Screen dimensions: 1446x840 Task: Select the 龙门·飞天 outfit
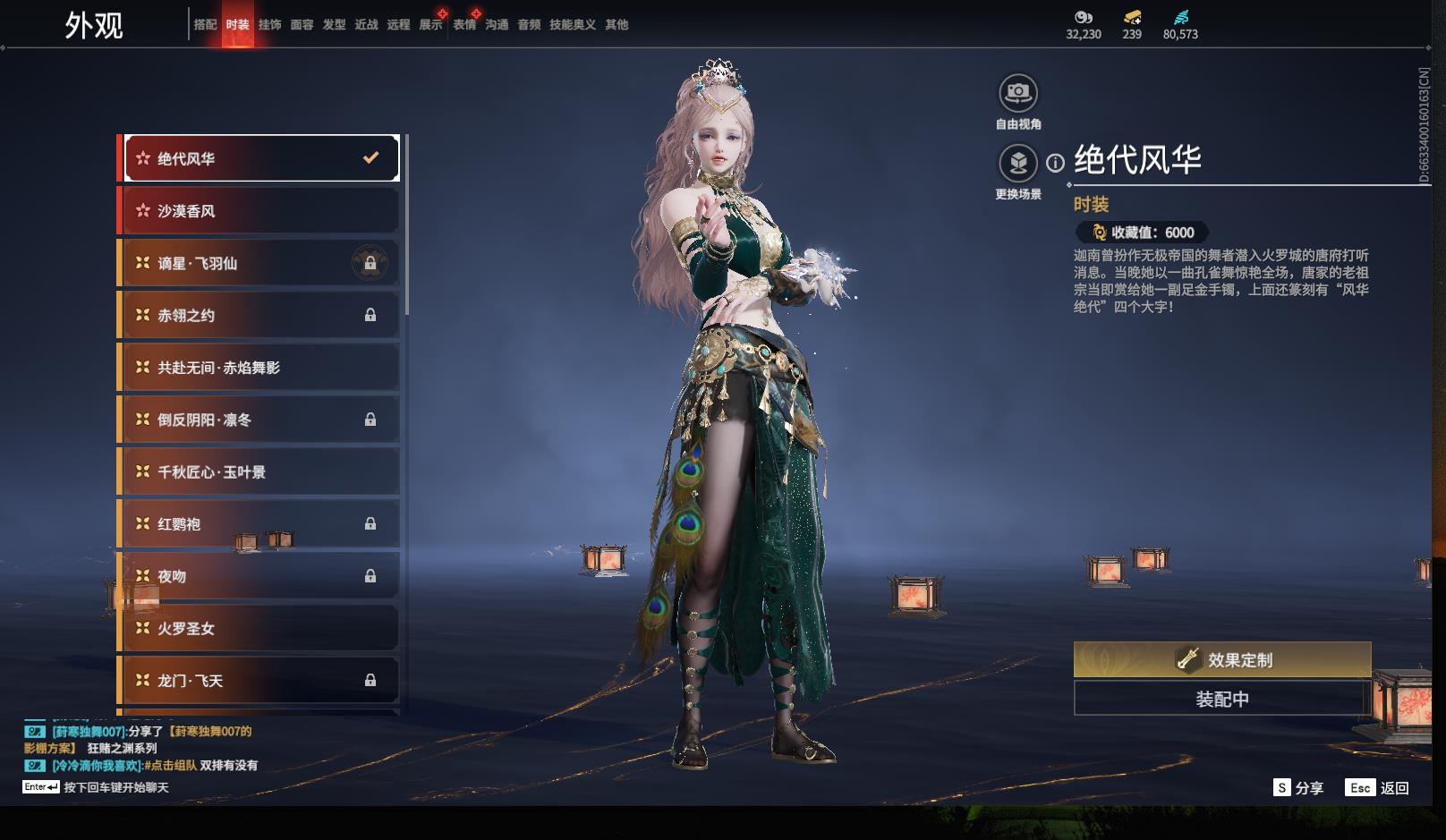pos(259,681)
